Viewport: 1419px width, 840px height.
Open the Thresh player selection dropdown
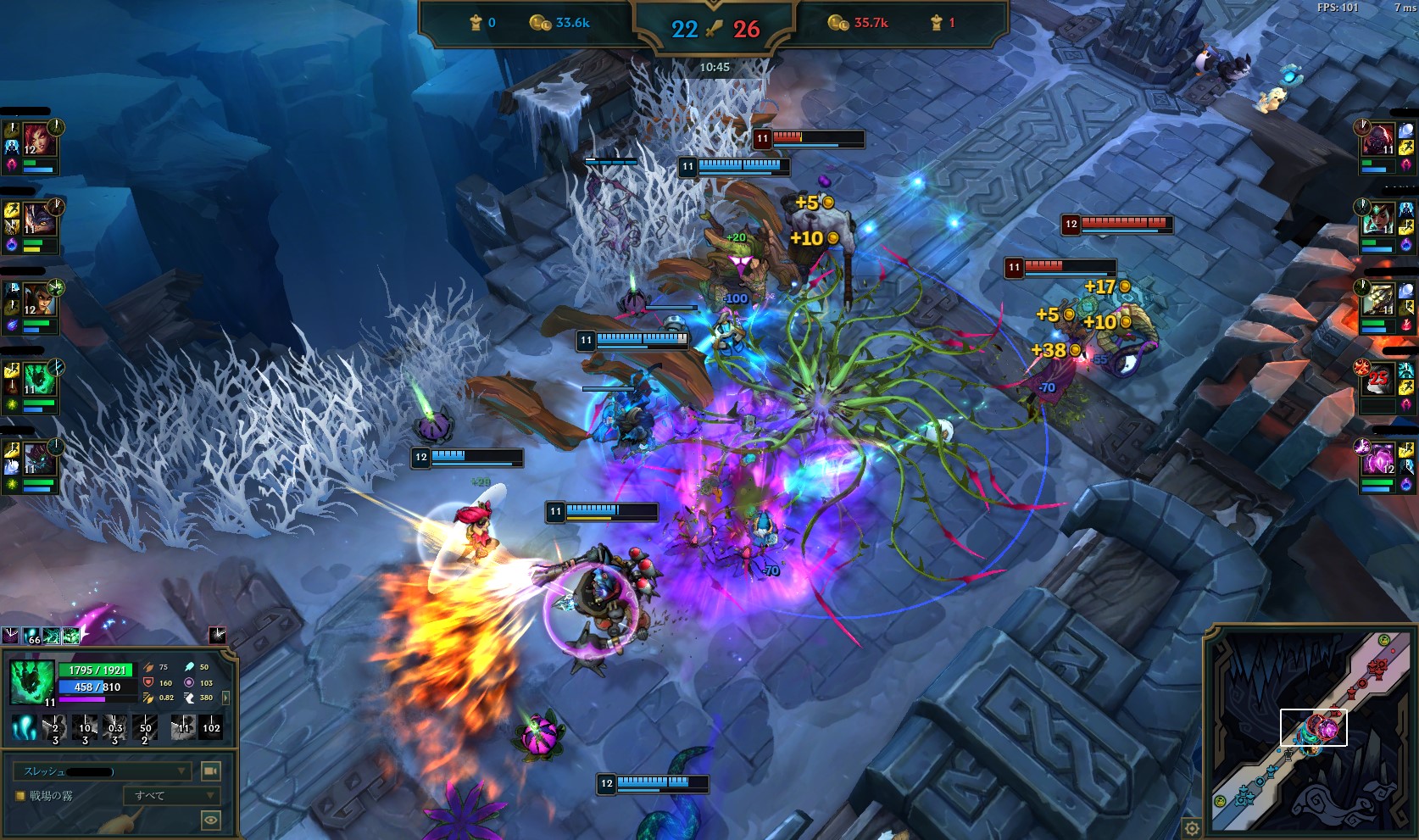click(102, 771)
